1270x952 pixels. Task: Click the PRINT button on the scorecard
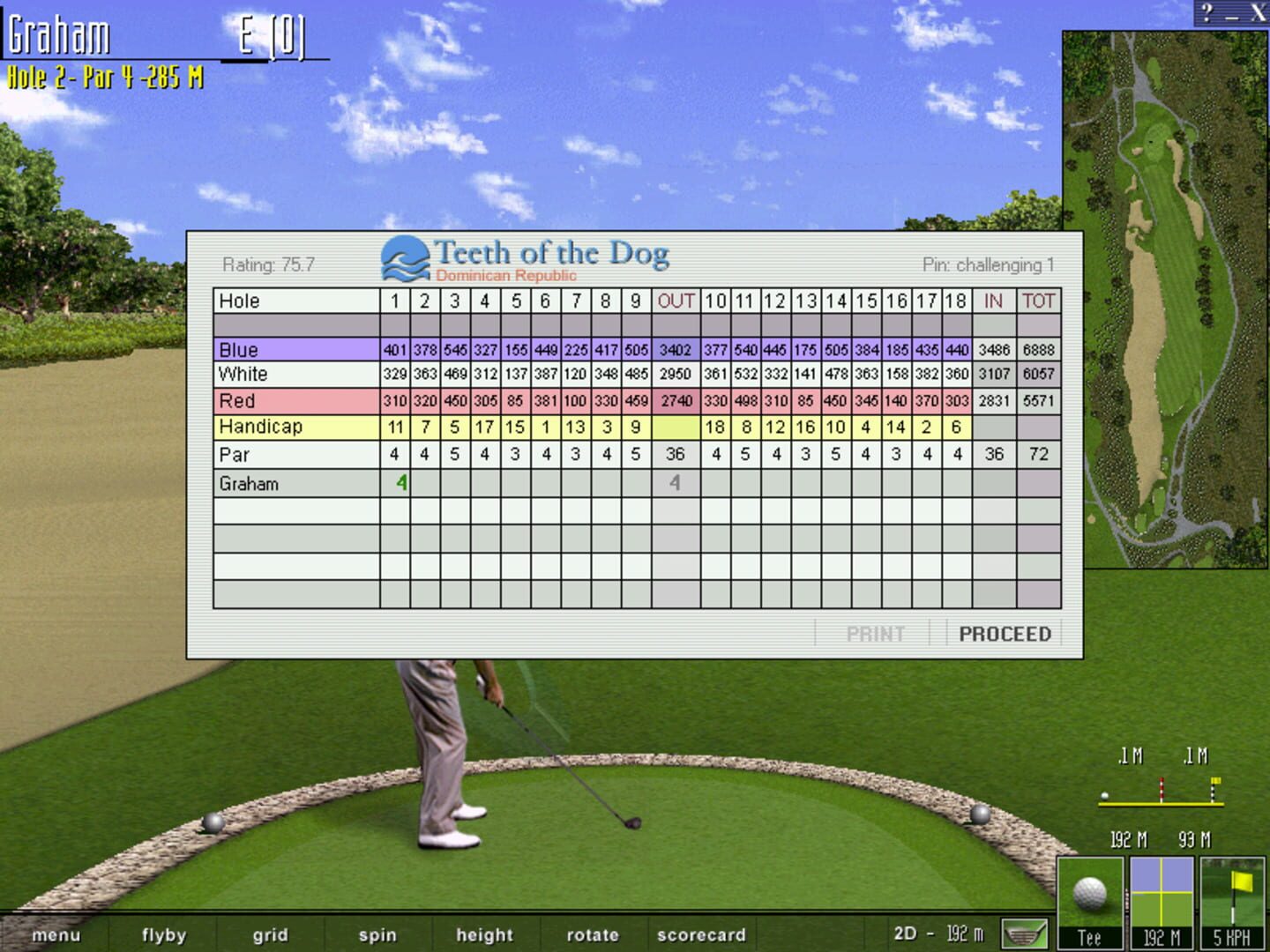[x=876, y=634]
